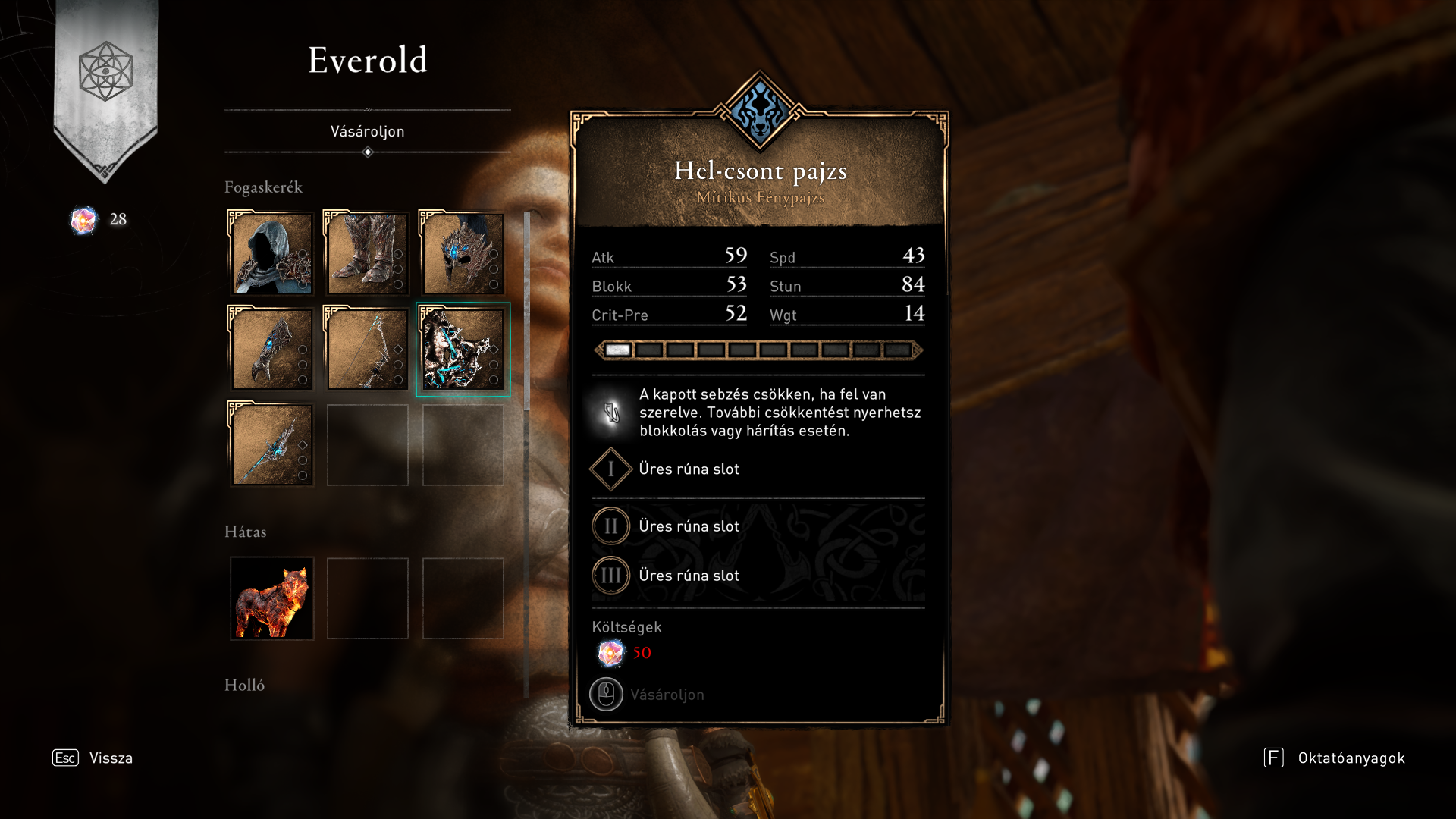Select the Hel-csont pajzs shield slot
Image resolution: width=1456 pixels, height=819 pixels.
click(x=463, y=349)
